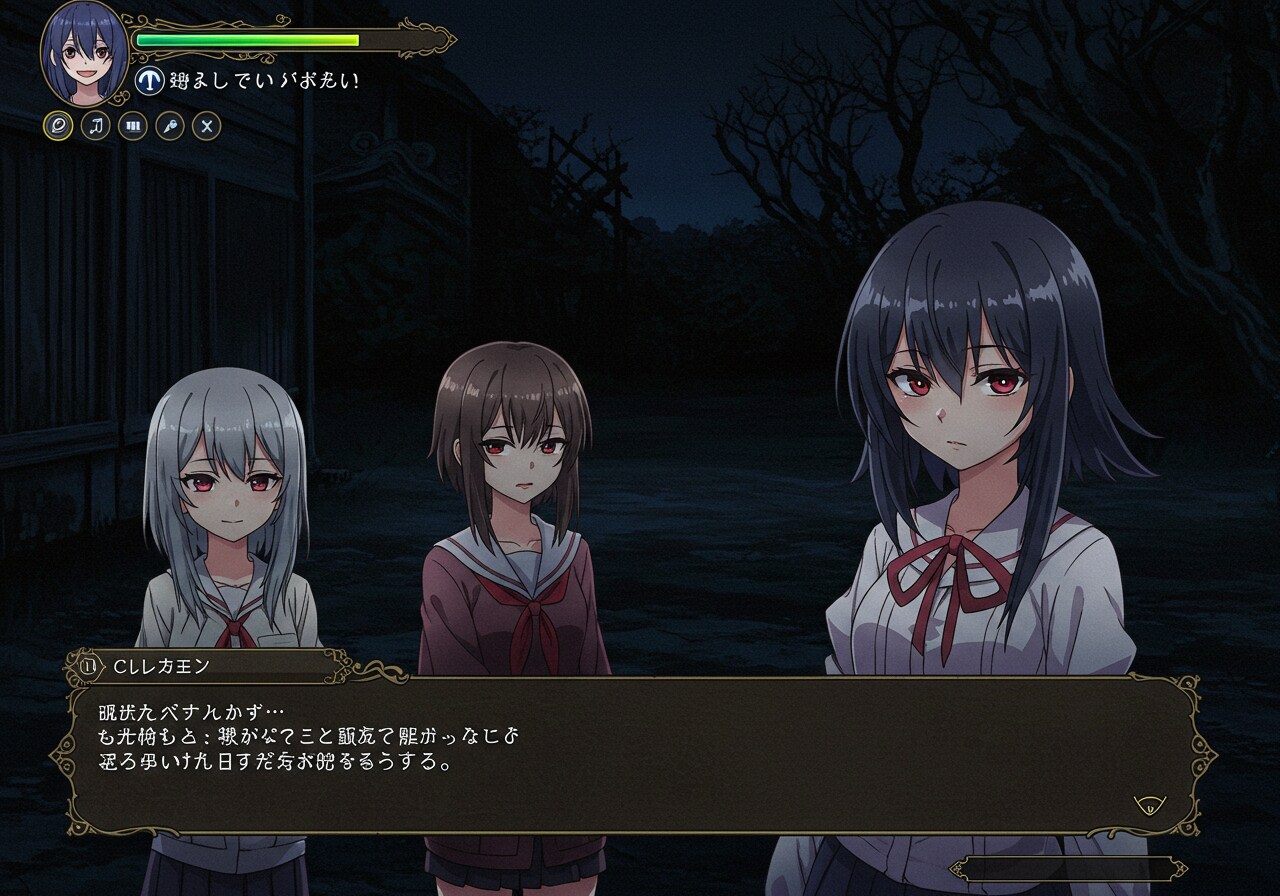Screen dimensions: 1280x896
Task: Click the player portrait in the corner
Action: [x=85, y=50]
